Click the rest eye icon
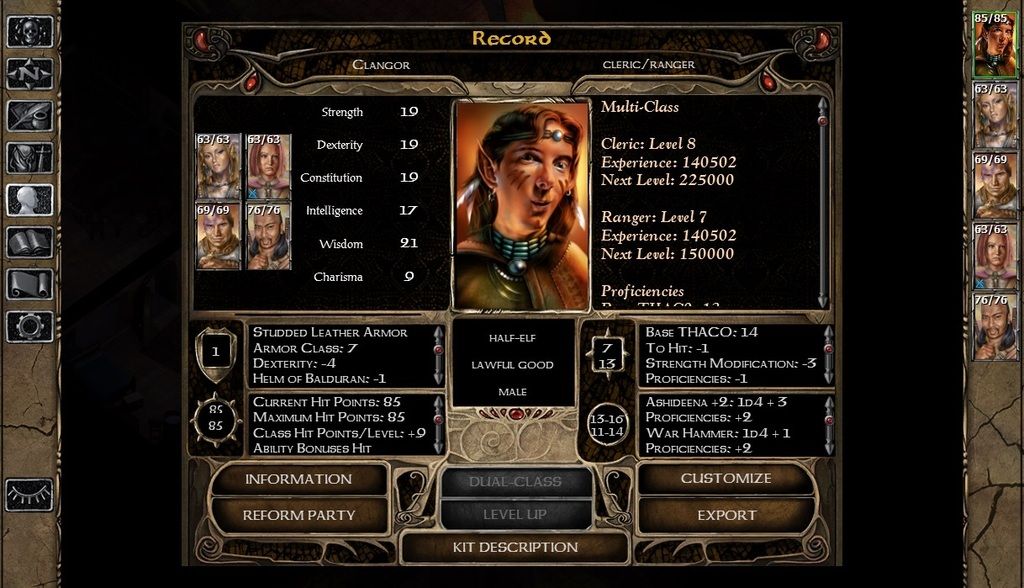 30,494
